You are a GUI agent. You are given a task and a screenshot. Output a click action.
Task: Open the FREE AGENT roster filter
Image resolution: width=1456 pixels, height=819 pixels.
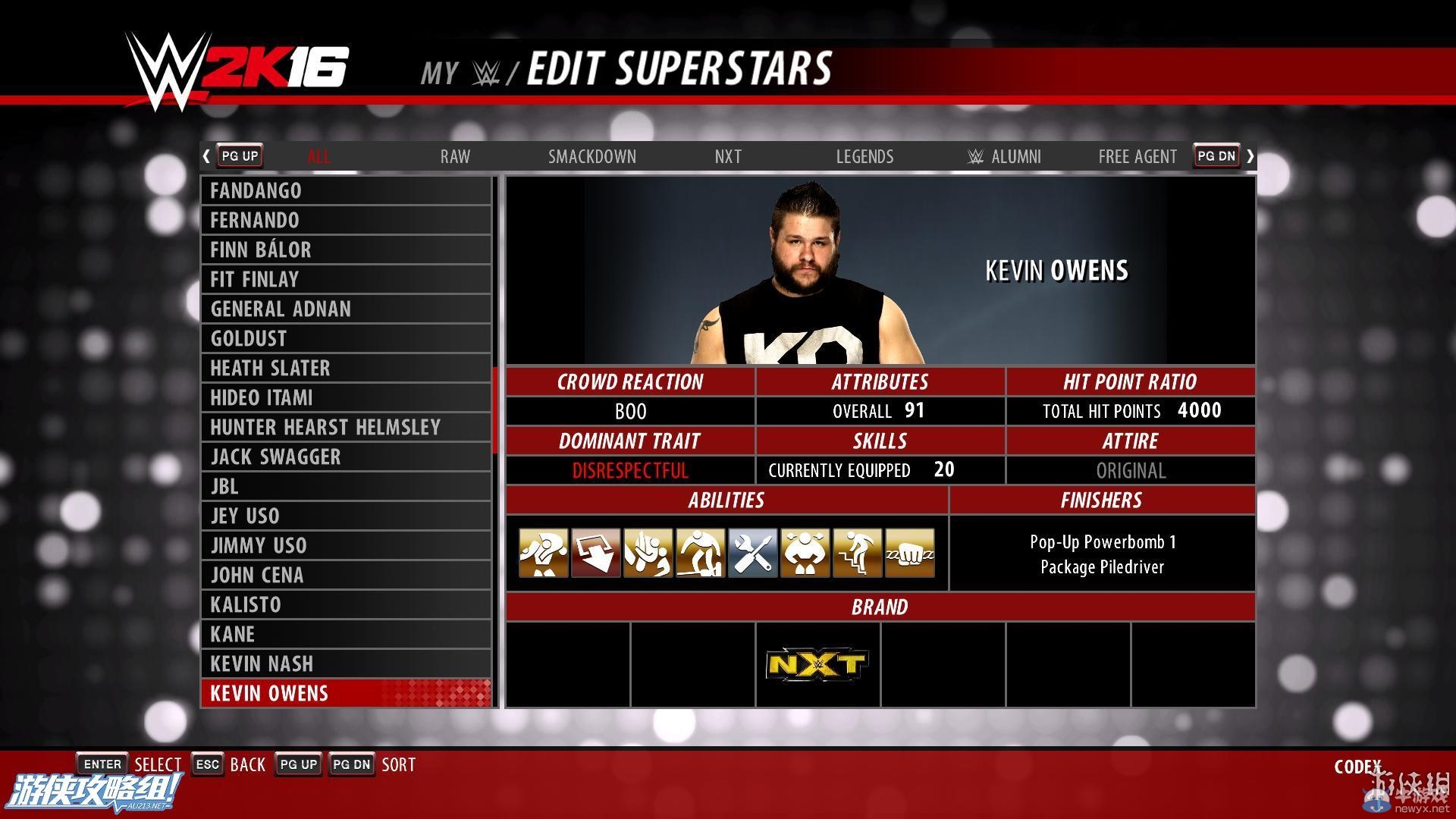(x=1137, y=156)
